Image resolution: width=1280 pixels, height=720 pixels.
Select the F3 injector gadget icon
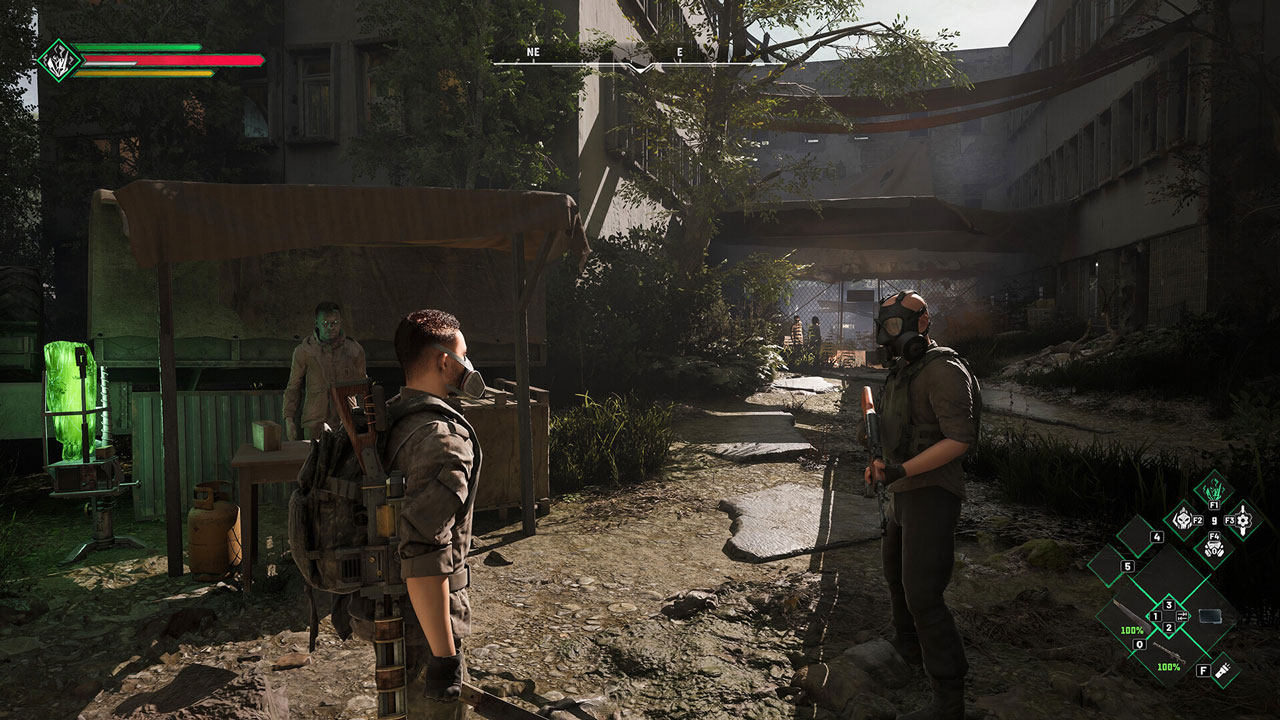(x=1241, y=521)
